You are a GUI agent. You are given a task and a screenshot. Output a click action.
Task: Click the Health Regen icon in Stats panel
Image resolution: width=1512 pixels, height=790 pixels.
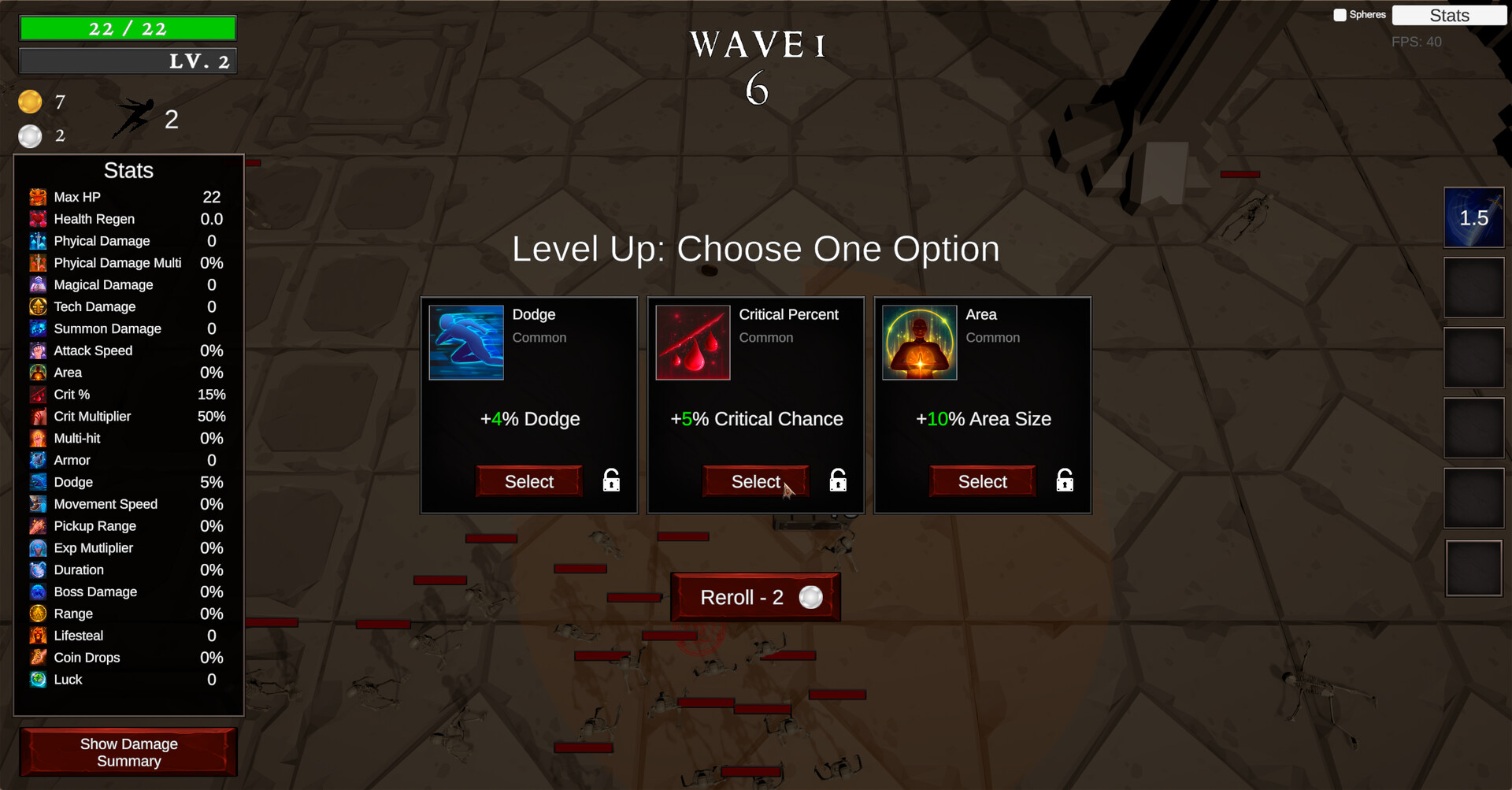[x=37, y=219]
